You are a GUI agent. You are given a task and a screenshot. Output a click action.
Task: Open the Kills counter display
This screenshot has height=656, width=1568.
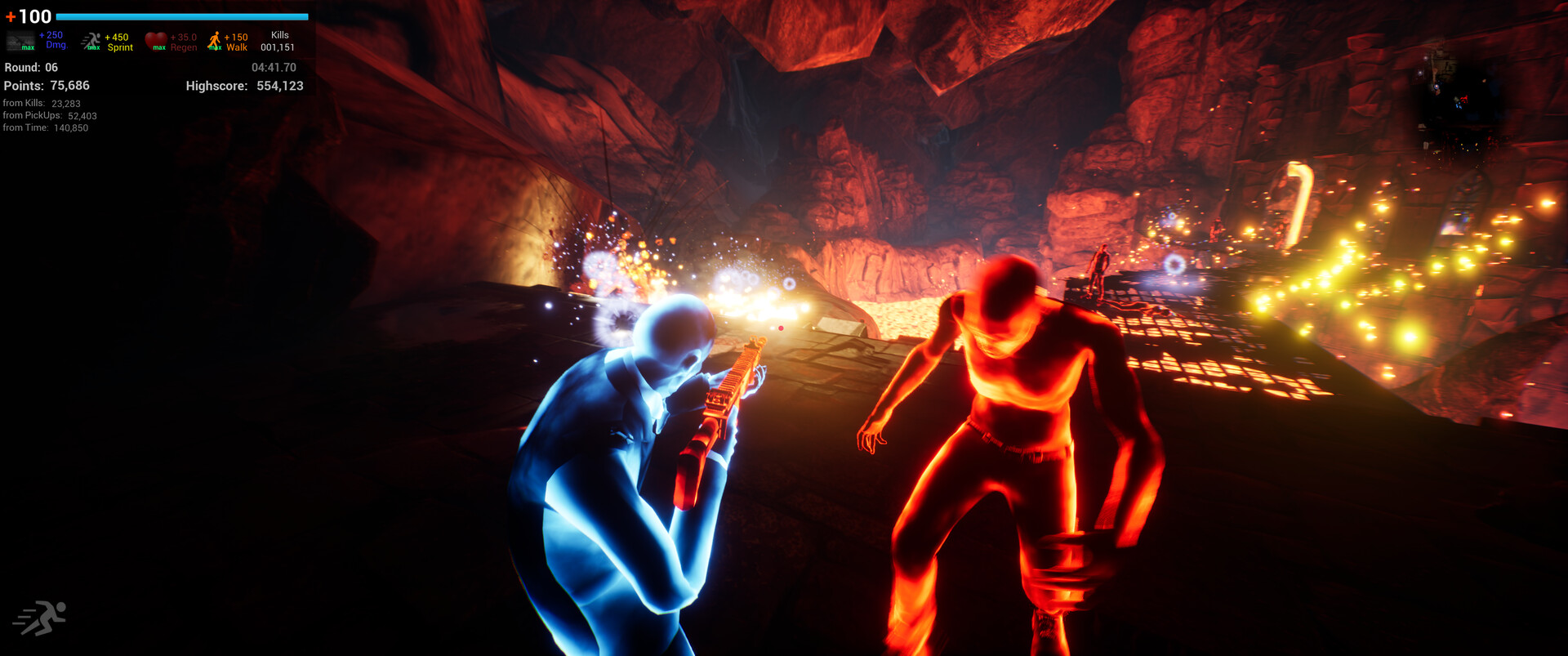point(279,41)
